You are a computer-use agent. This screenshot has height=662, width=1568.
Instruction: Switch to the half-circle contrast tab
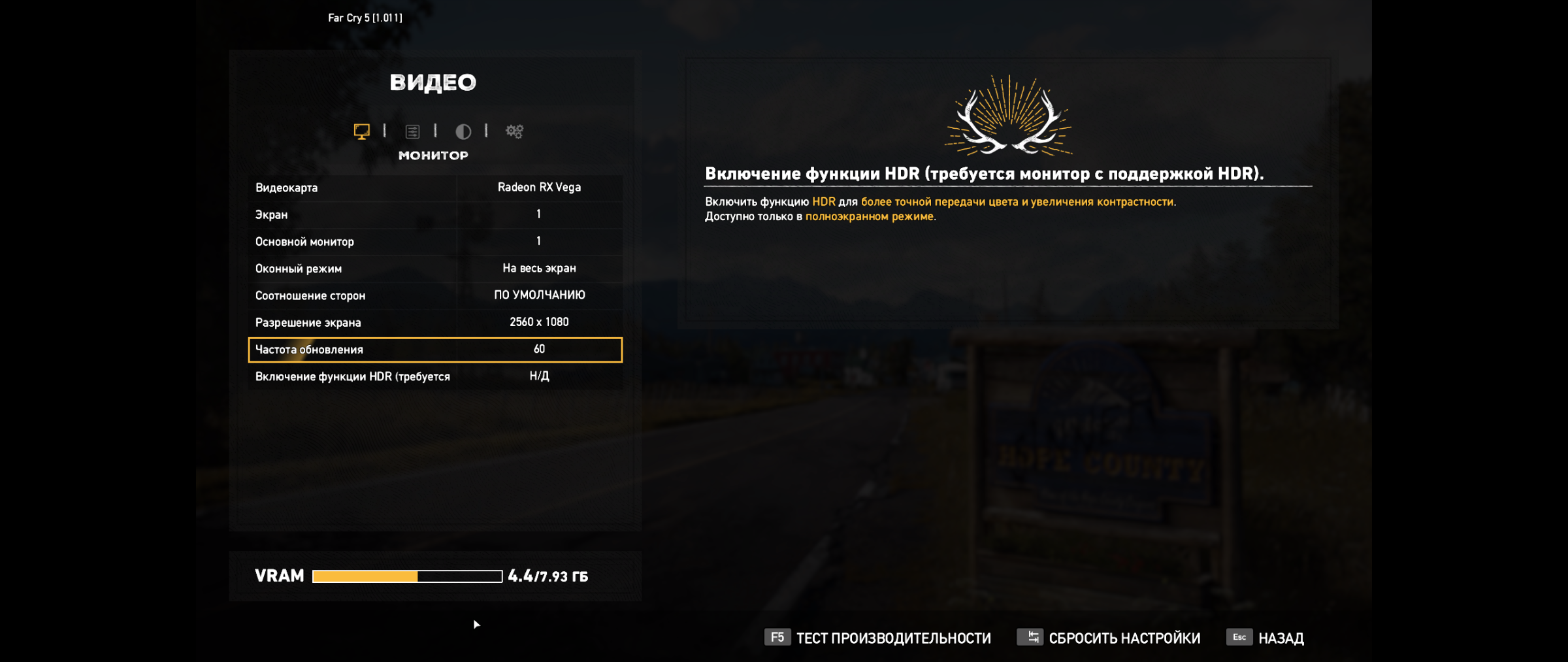[x=463, y=131]
